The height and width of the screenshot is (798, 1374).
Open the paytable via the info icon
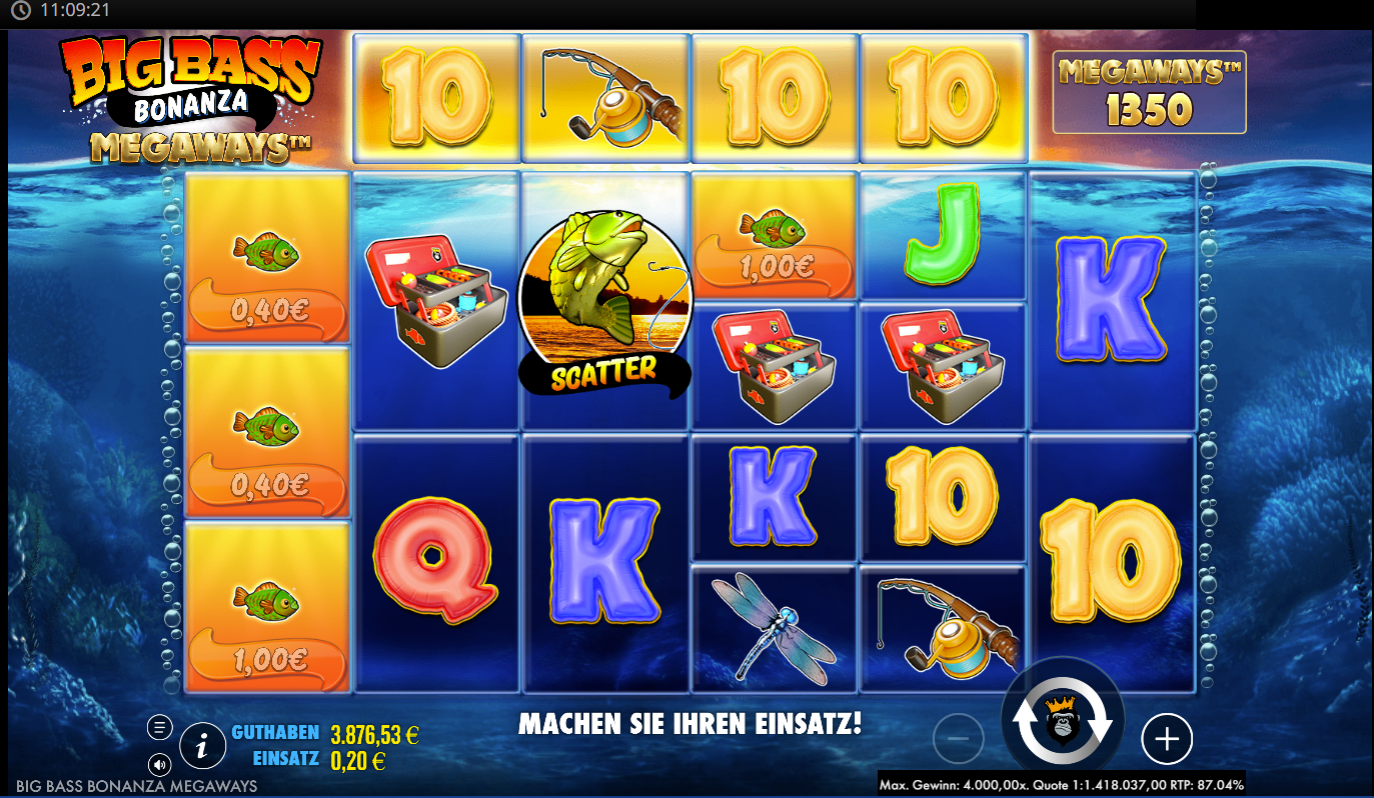pos(202,745)
